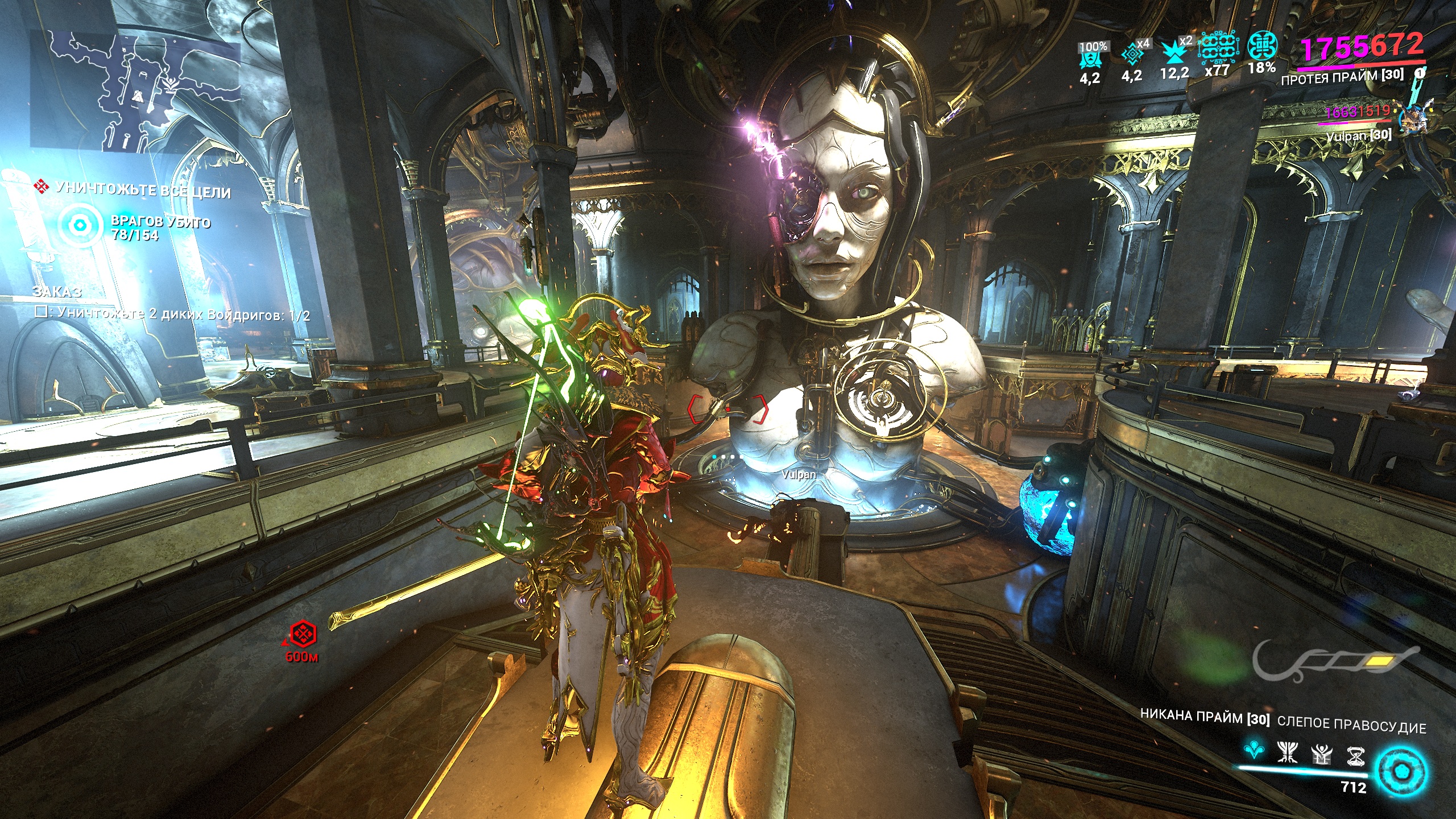Click the glowing cyan energy orb
The height and width of the screenshot is (819, 1456).
pos(1400,772)
